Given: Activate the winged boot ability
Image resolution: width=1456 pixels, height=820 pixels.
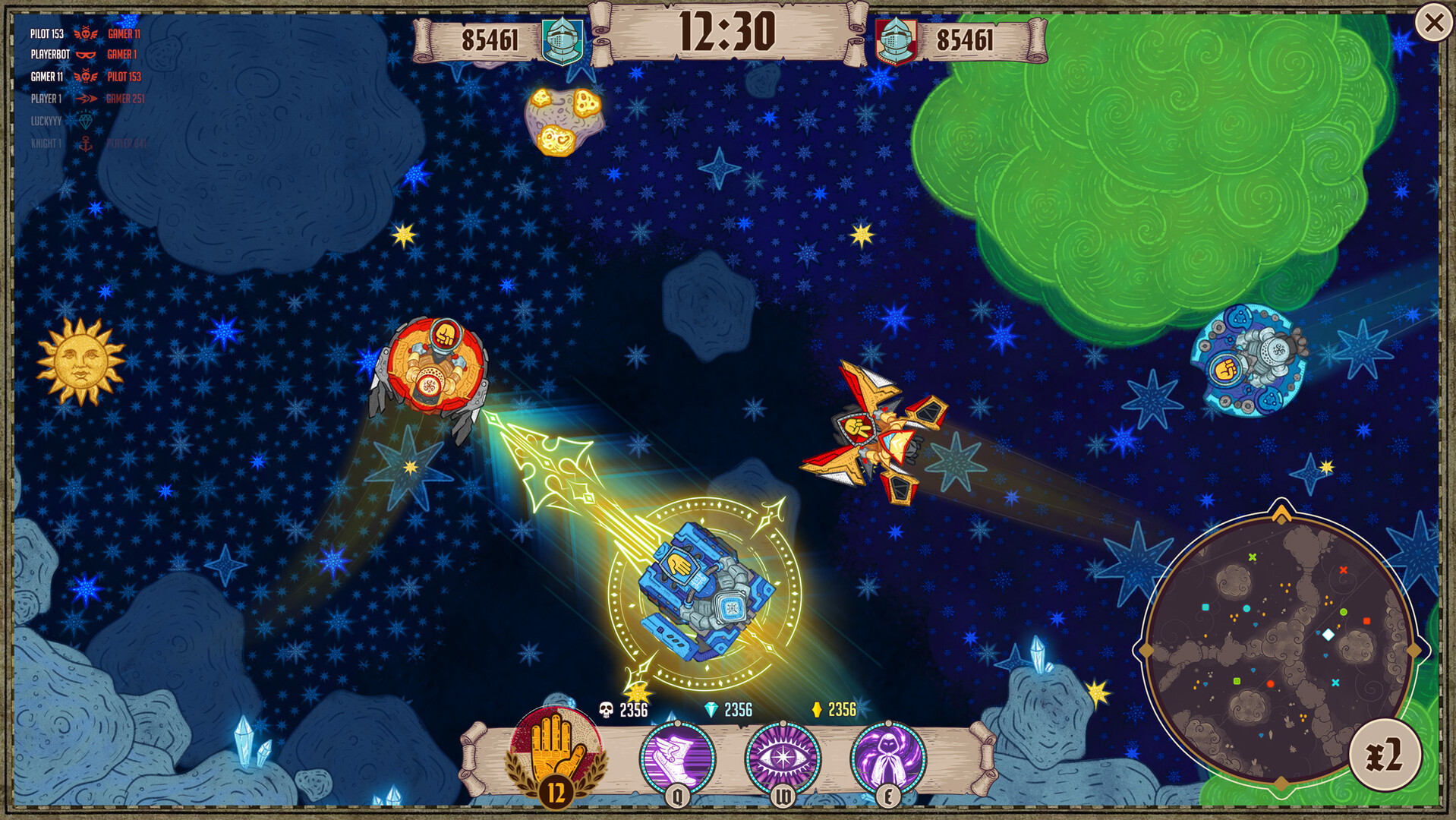Looking at the screenshot, I should point(677,758).
